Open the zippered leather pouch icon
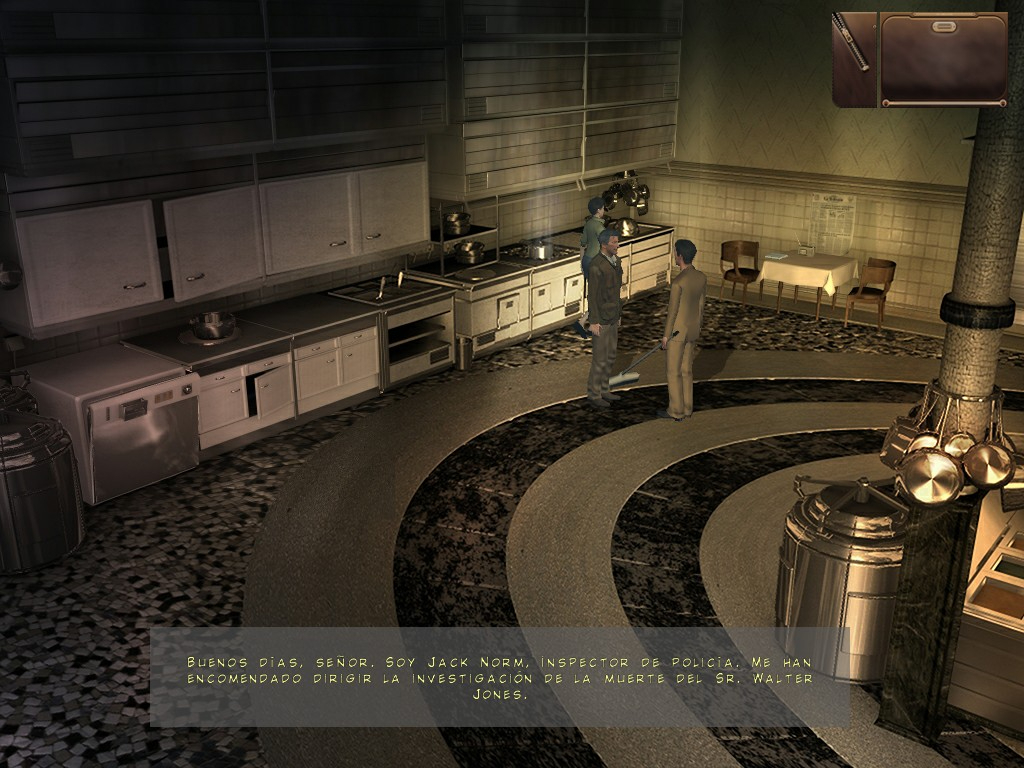Screen dimensions: 1024x768 tap(853, 58)
